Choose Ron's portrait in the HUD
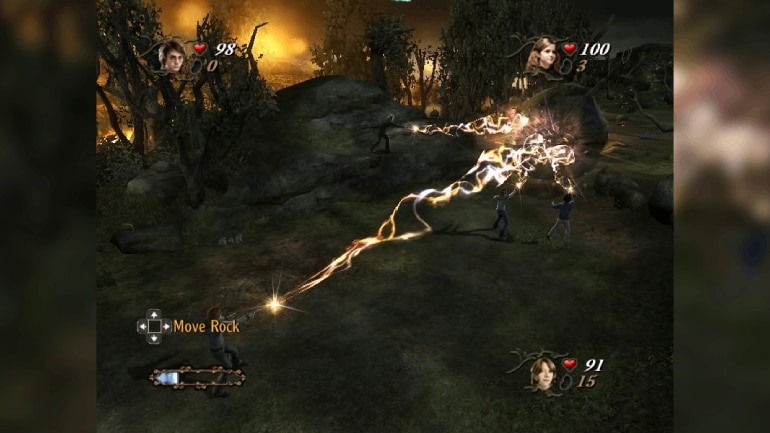770x433 pixels. point(544,372)
